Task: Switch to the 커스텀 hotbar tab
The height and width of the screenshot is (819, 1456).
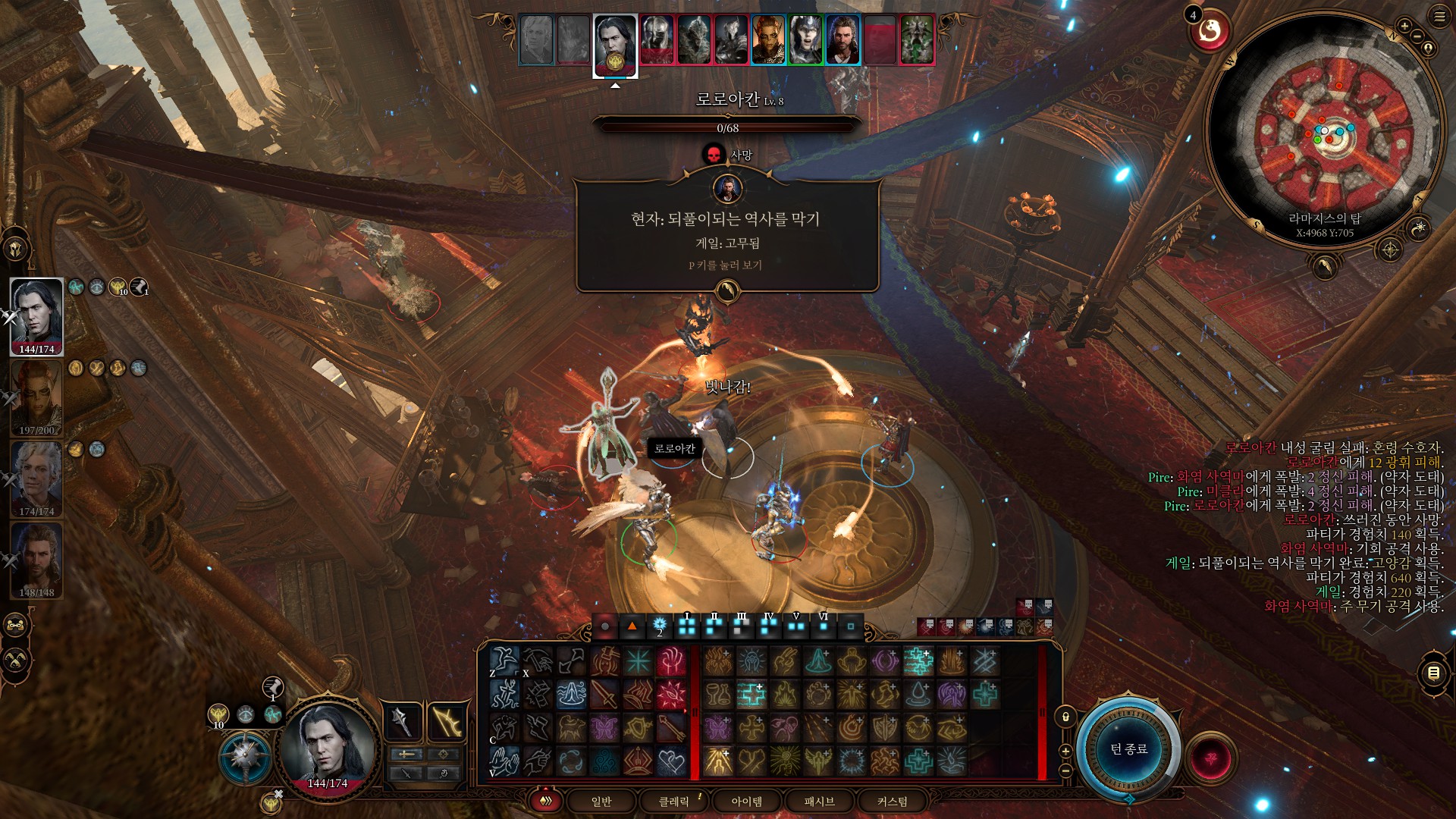Action: point(892,802)
